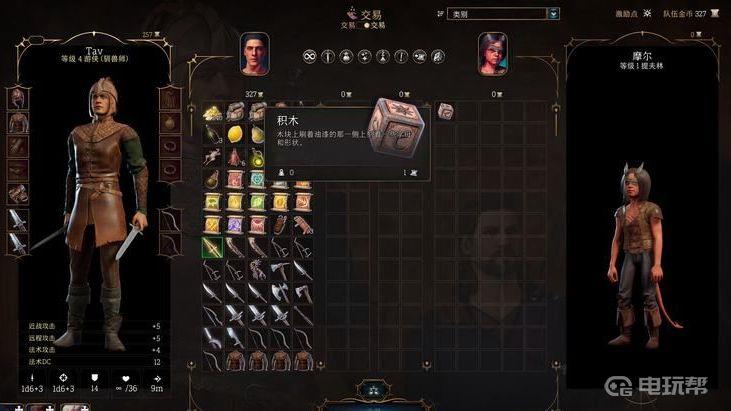Viewport: 731px width, 411px height.
Task: Select the gold coin pile slot
Action: [x=212, y=114]
